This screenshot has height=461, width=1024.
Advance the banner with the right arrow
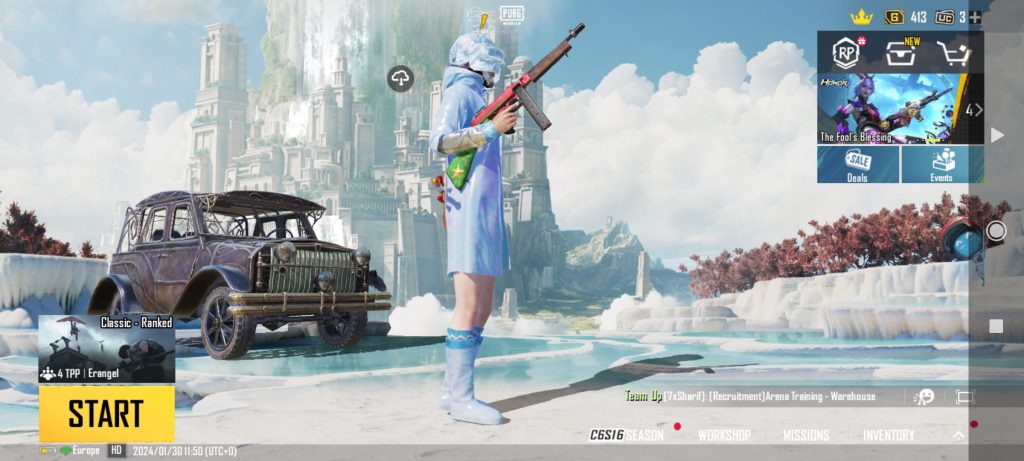tap(975, 109)
